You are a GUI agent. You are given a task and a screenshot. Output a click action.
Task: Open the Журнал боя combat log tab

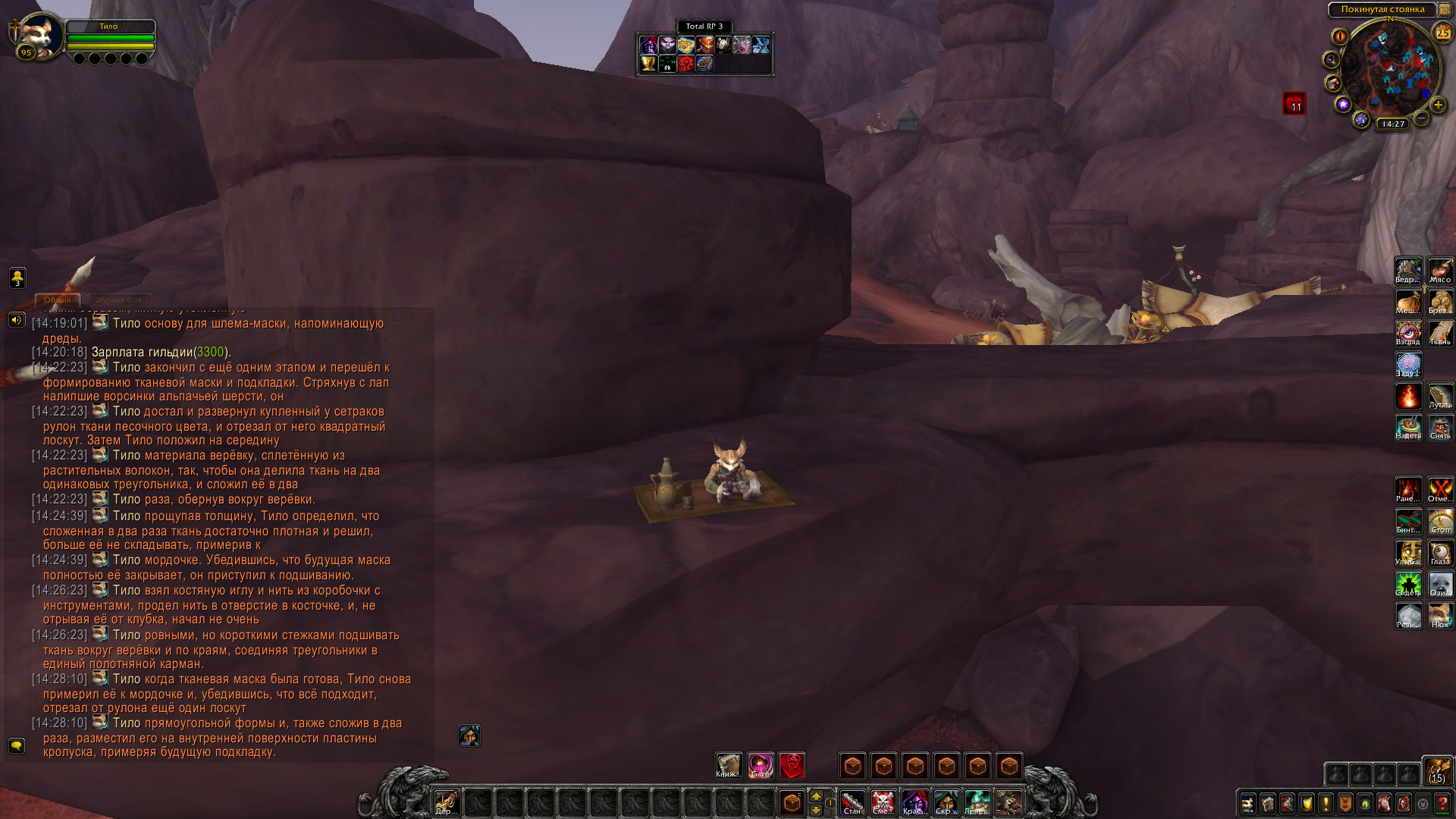119,300
